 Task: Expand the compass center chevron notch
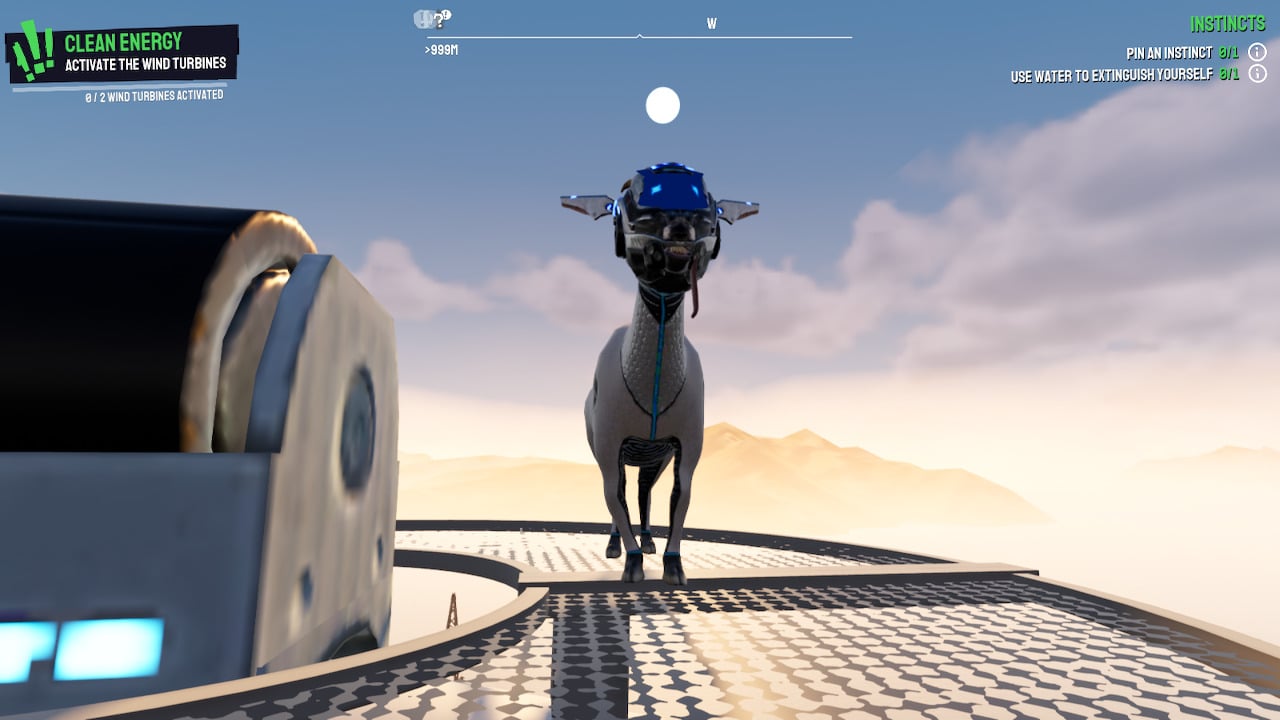coord(638,37)
